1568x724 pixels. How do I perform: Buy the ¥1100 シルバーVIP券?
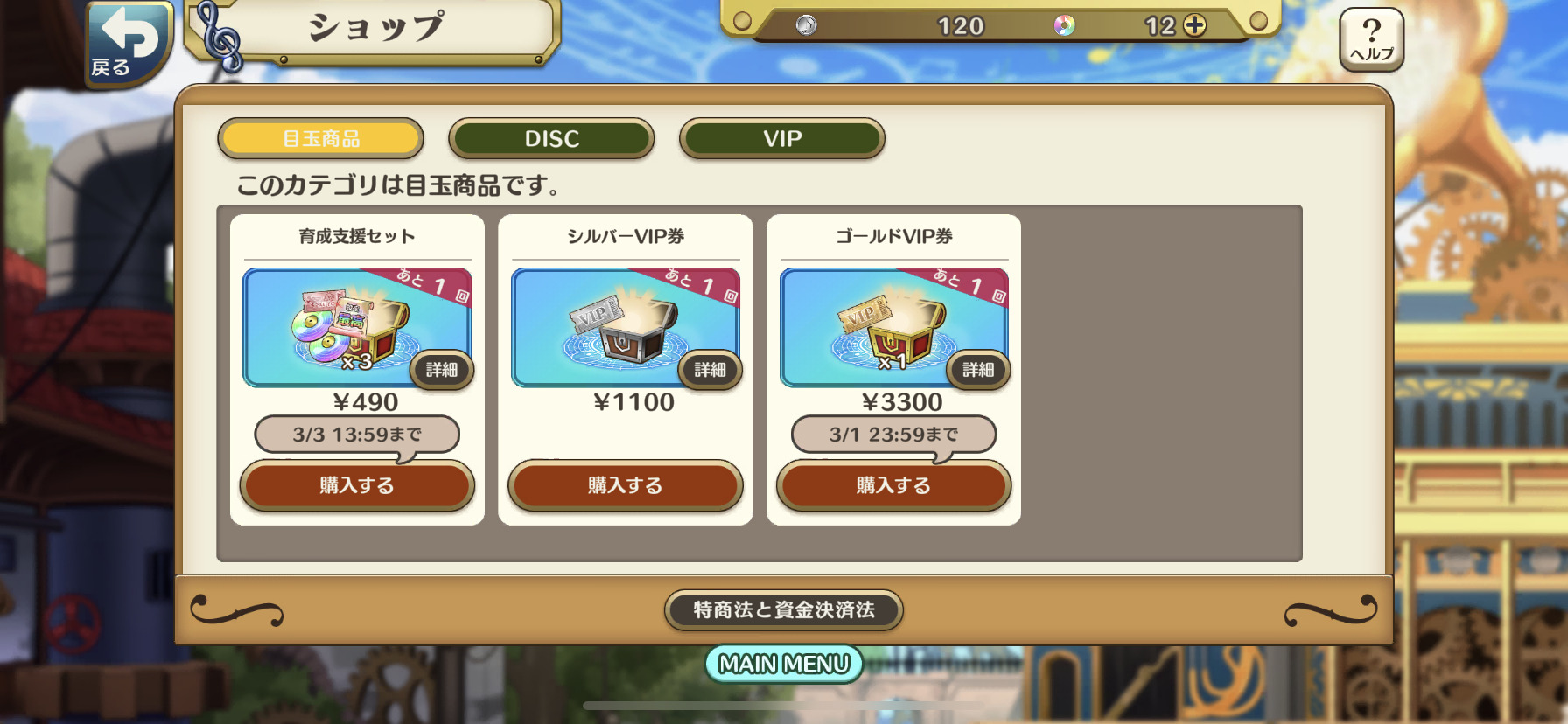point(625,485)
